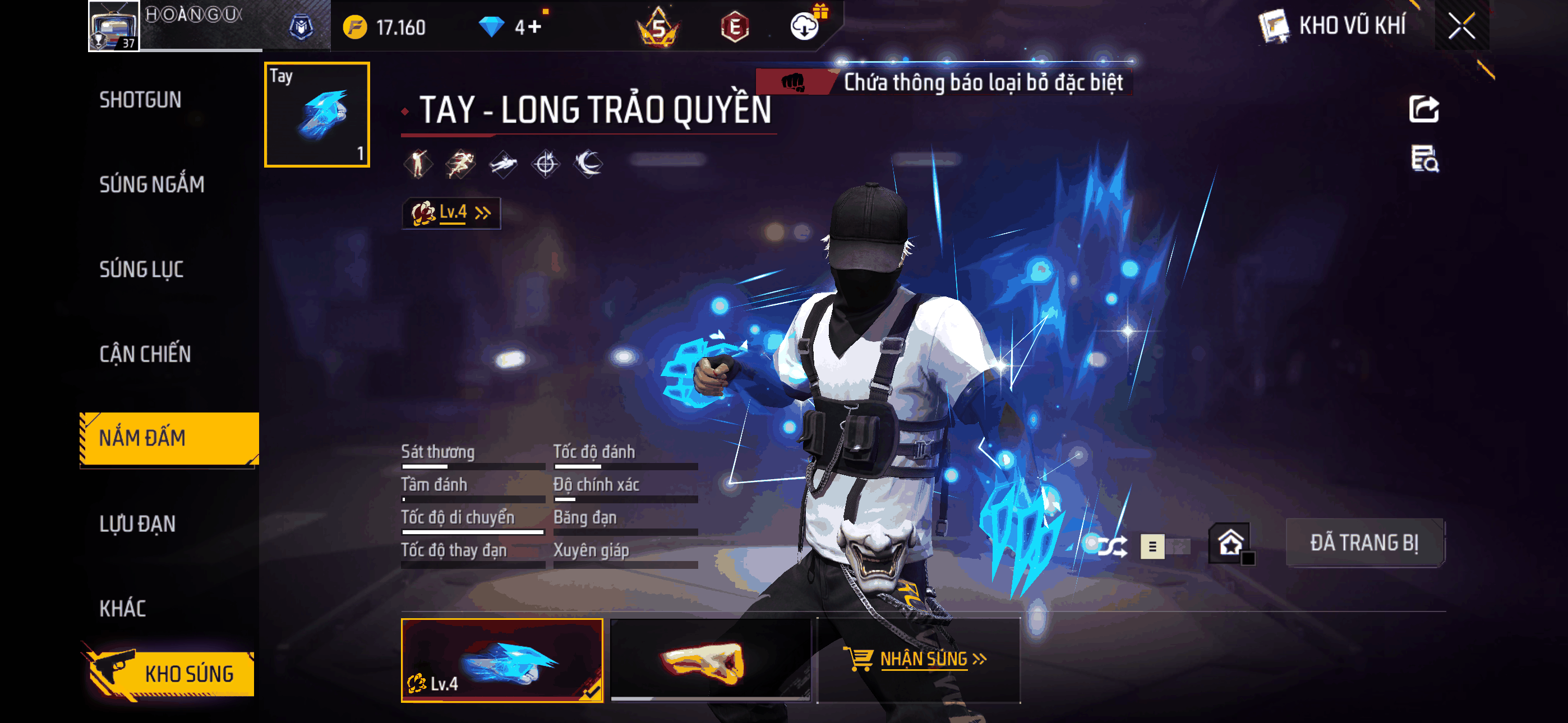Click the crescent moon skill diamond icon
This screenshot has height=723, width=1568.
coord(589,163)
